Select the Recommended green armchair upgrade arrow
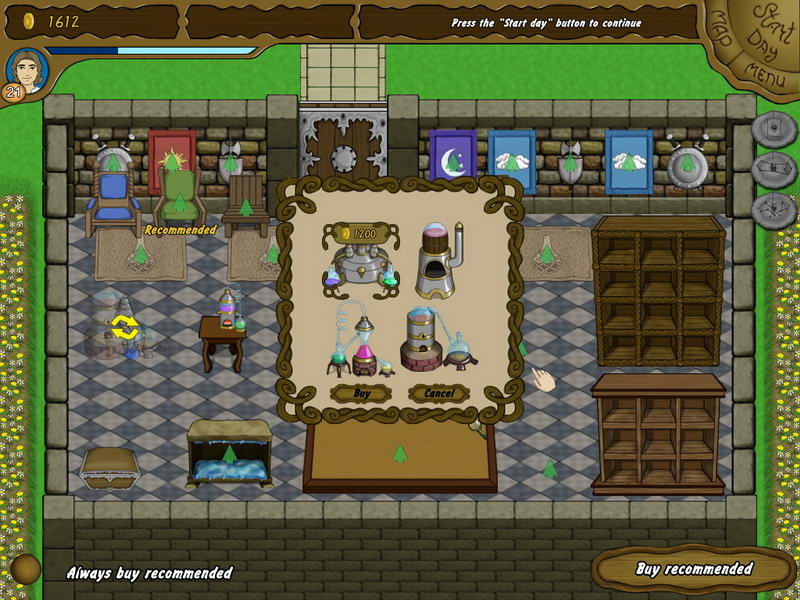The height and width of the screenshot is (600, 800). pyautogui.click(x=180, y=204)
